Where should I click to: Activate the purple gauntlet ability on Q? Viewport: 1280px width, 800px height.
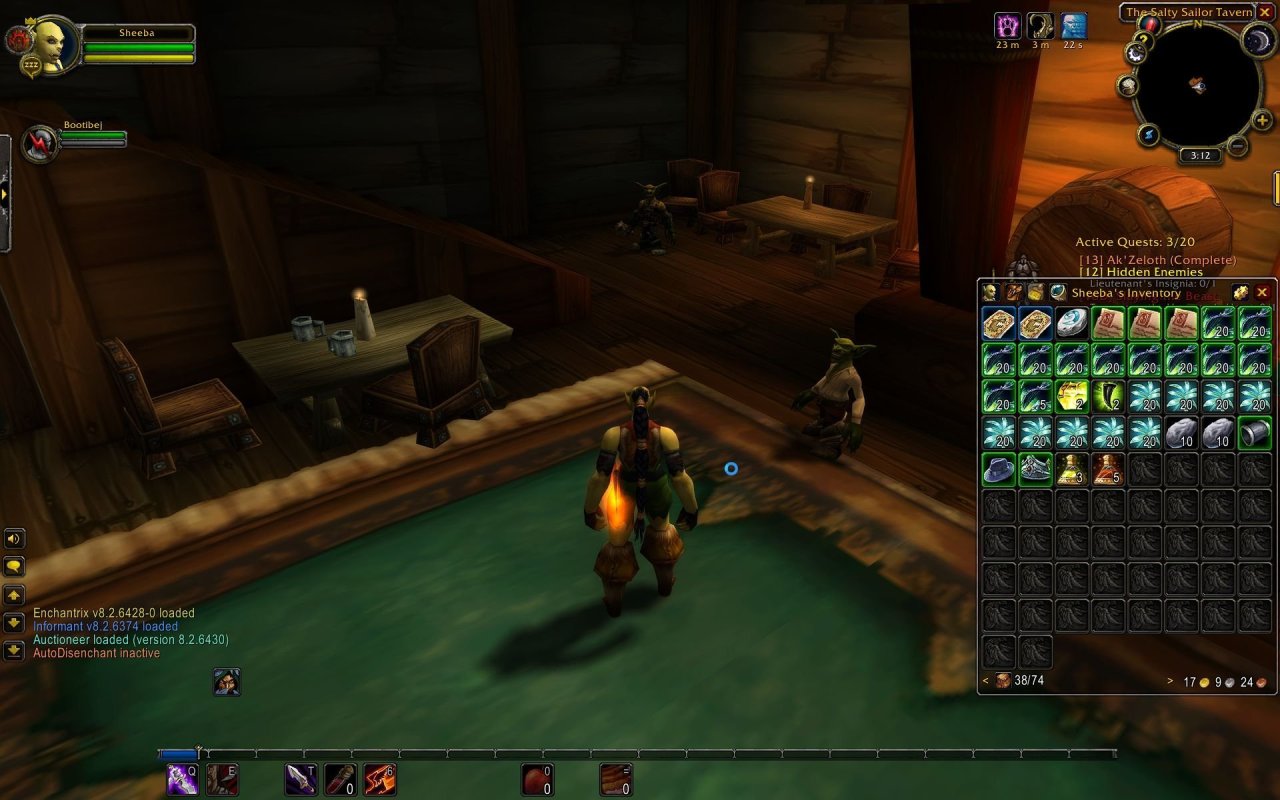[x=182, y=778]
